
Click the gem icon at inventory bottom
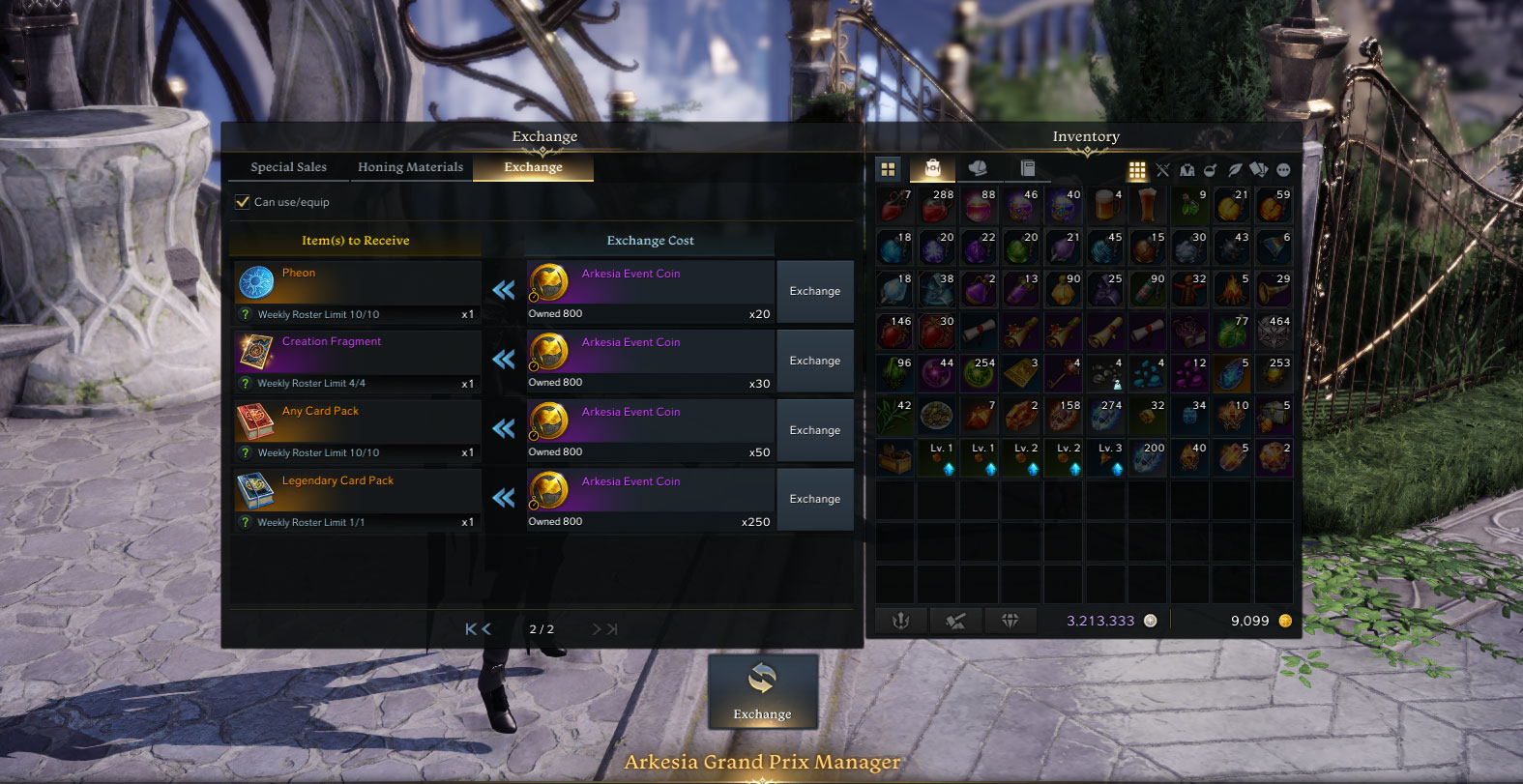[x=1010, y=621]
